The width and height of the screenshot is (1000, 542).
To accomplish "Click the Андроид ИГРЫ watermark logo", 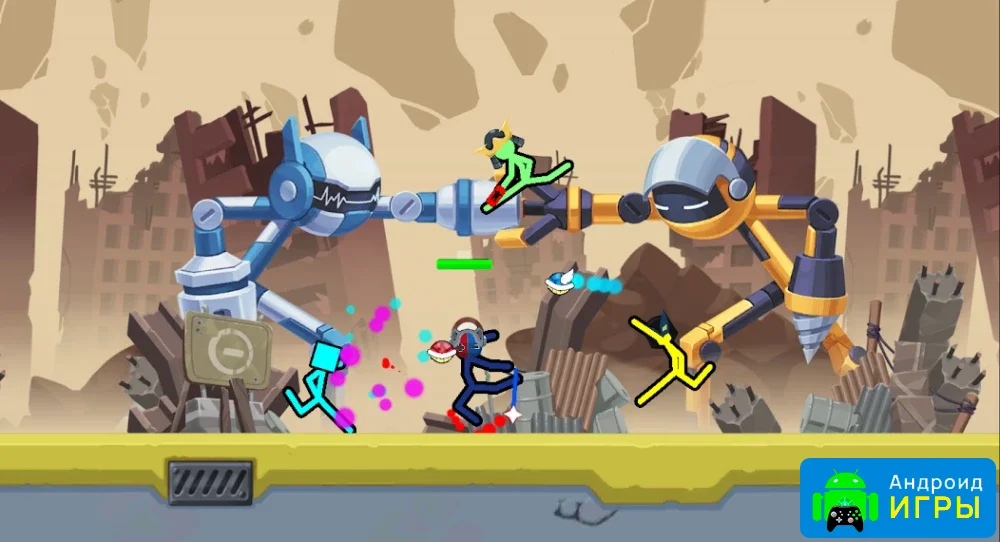I will (x=897, y=498).
